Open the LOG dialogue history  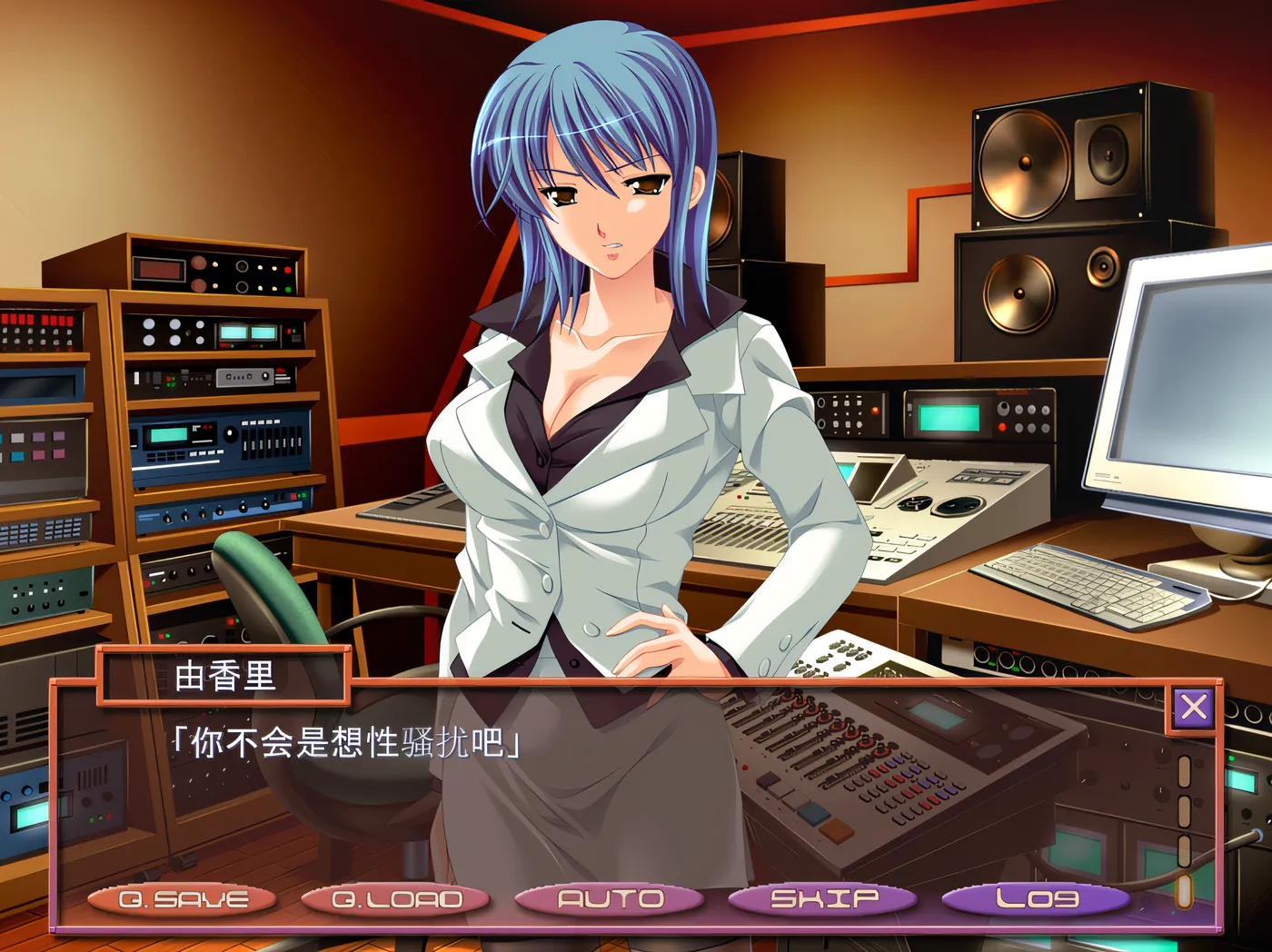pos(1037,899)
